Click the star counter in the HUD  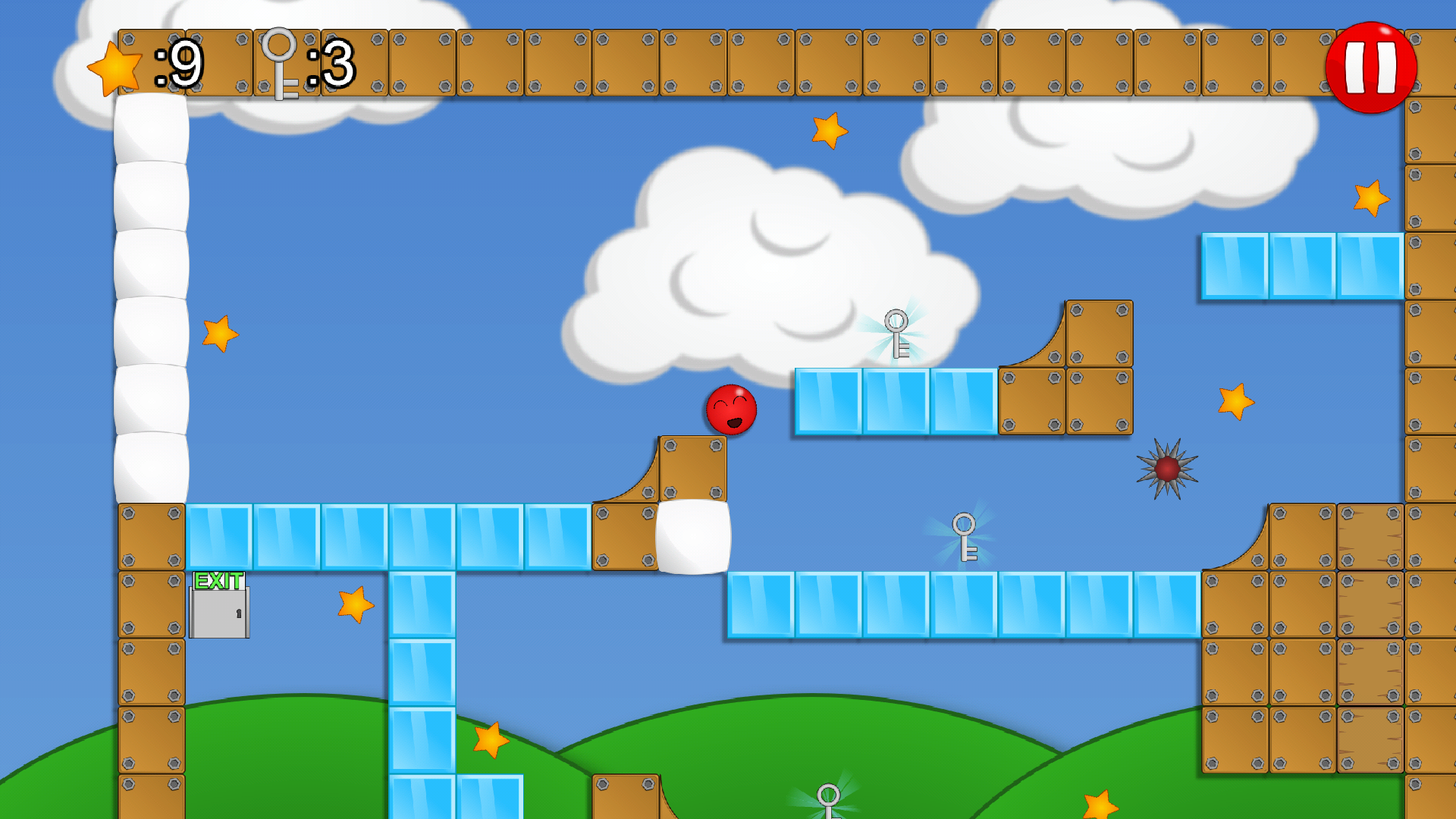[114, 68]
